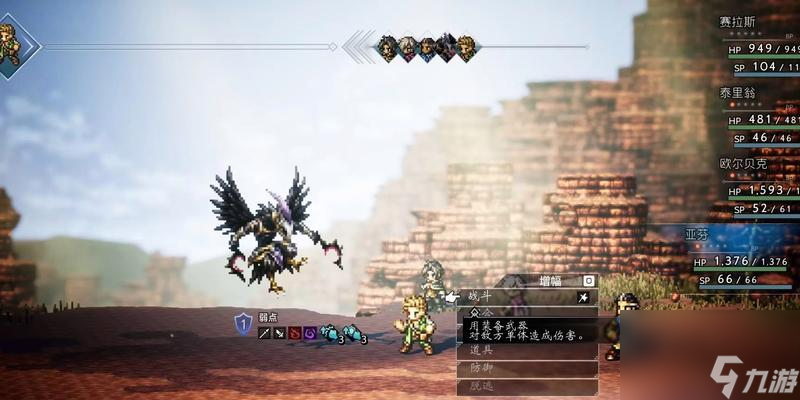The width and height of the screenshot is (800, 400).
Task: Click the purple dark weakness icon
Action: coord(309,332)
